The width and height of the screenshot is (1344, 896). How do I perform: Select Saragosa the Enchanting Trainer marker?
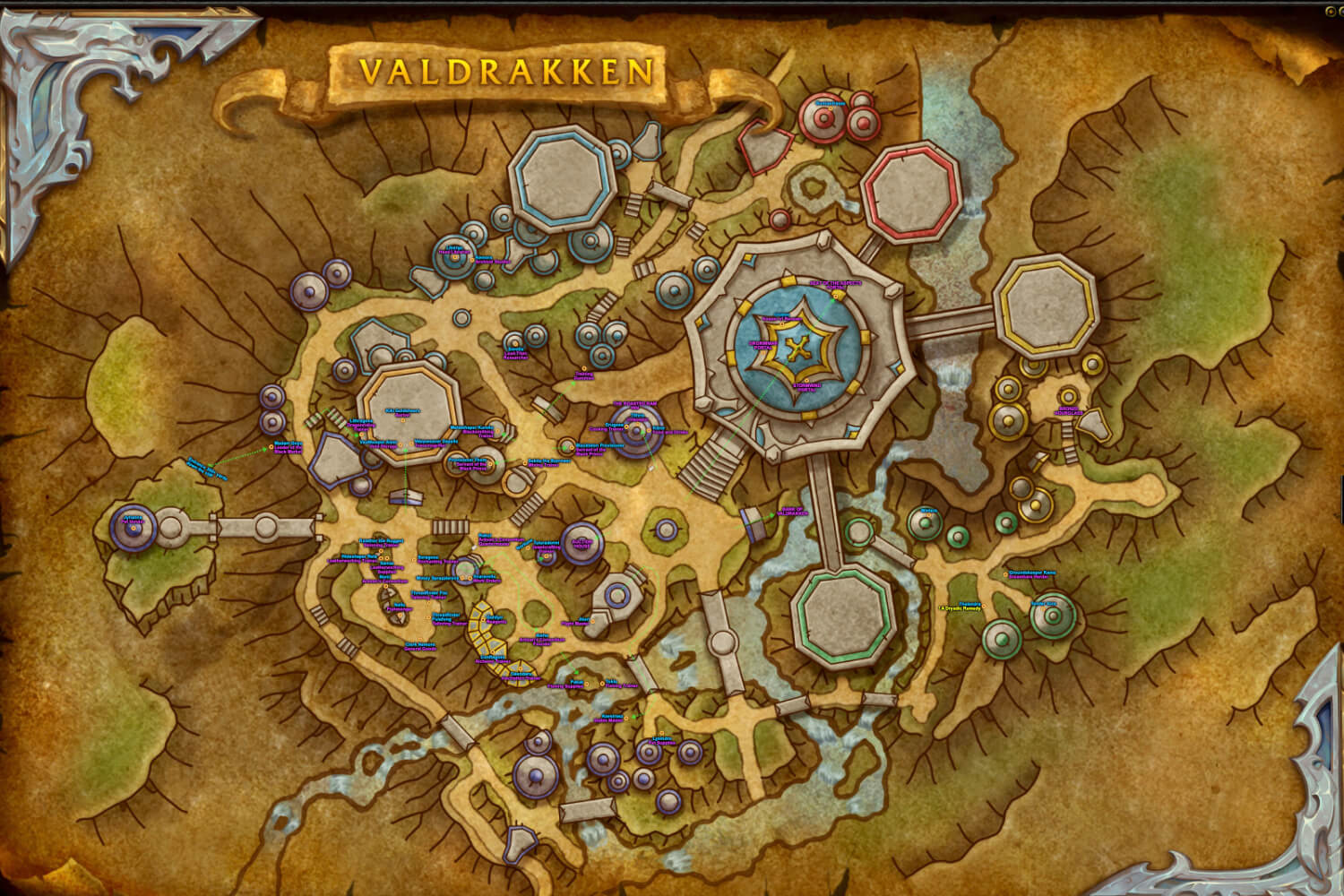click(x=414, y=560)
